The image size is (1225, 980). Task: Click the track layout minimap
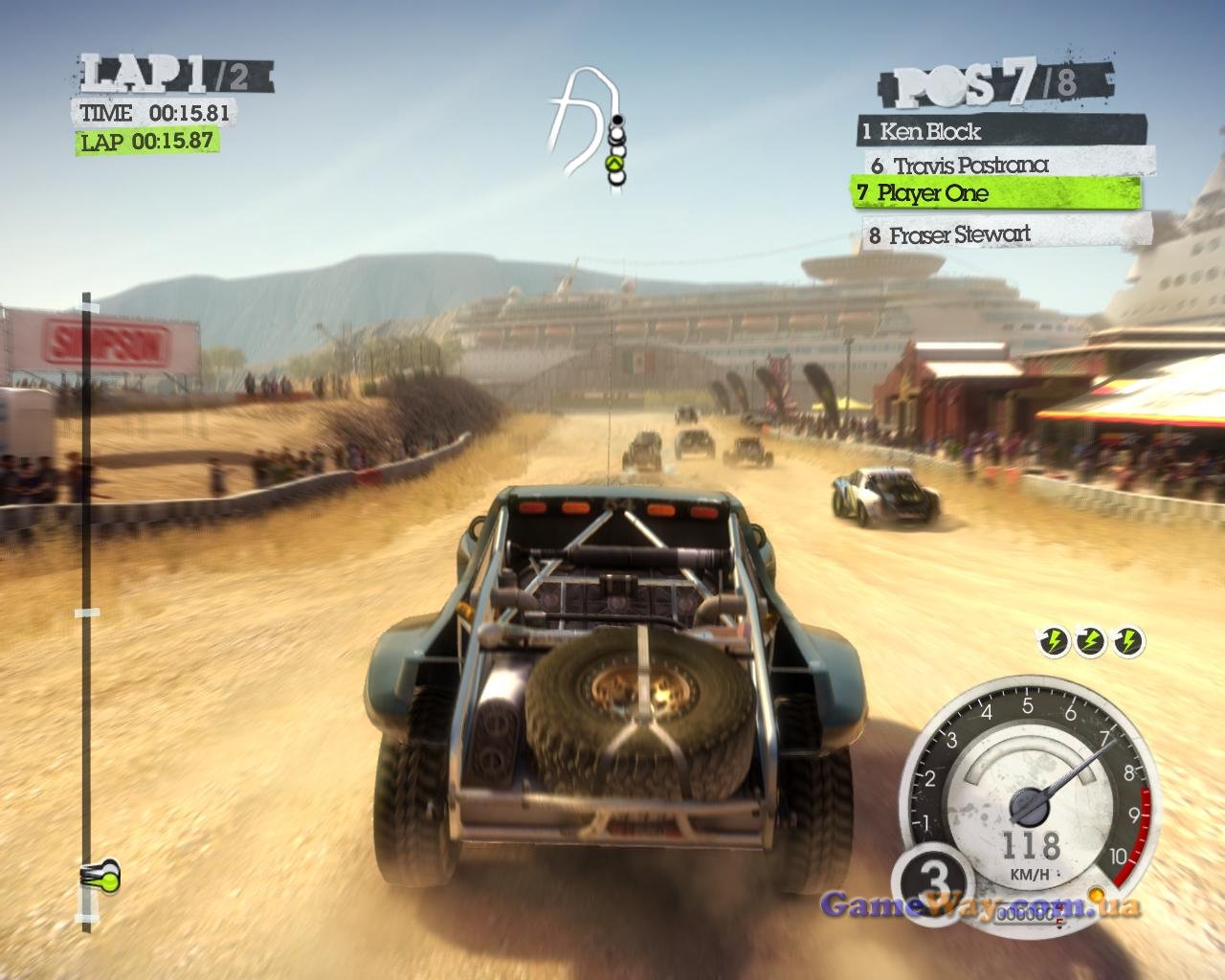(586, 129)
